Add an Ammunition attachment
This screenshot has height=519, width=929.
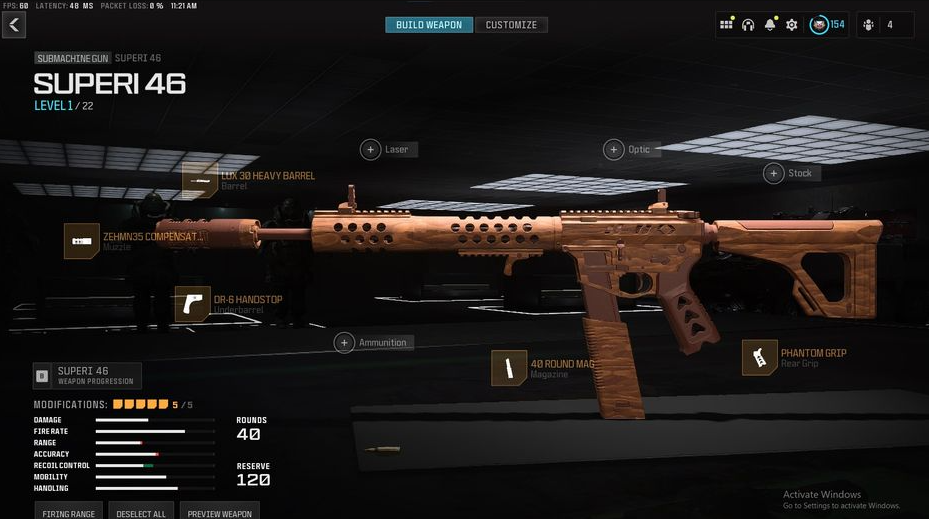(x=345, y=342)
